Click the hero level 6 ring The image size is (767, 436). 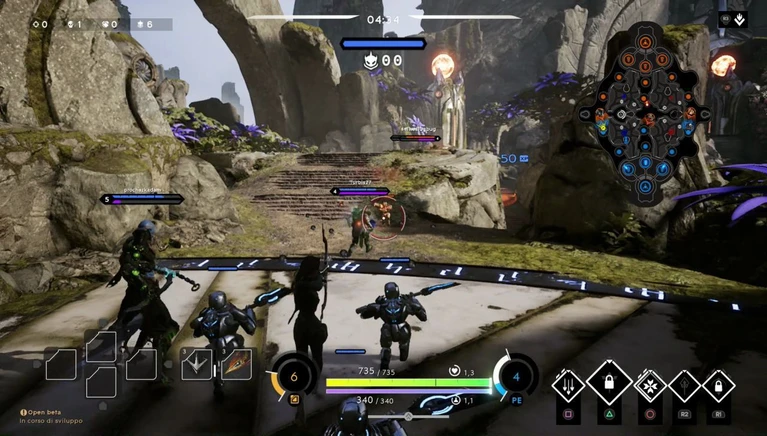tap(293, 378)
